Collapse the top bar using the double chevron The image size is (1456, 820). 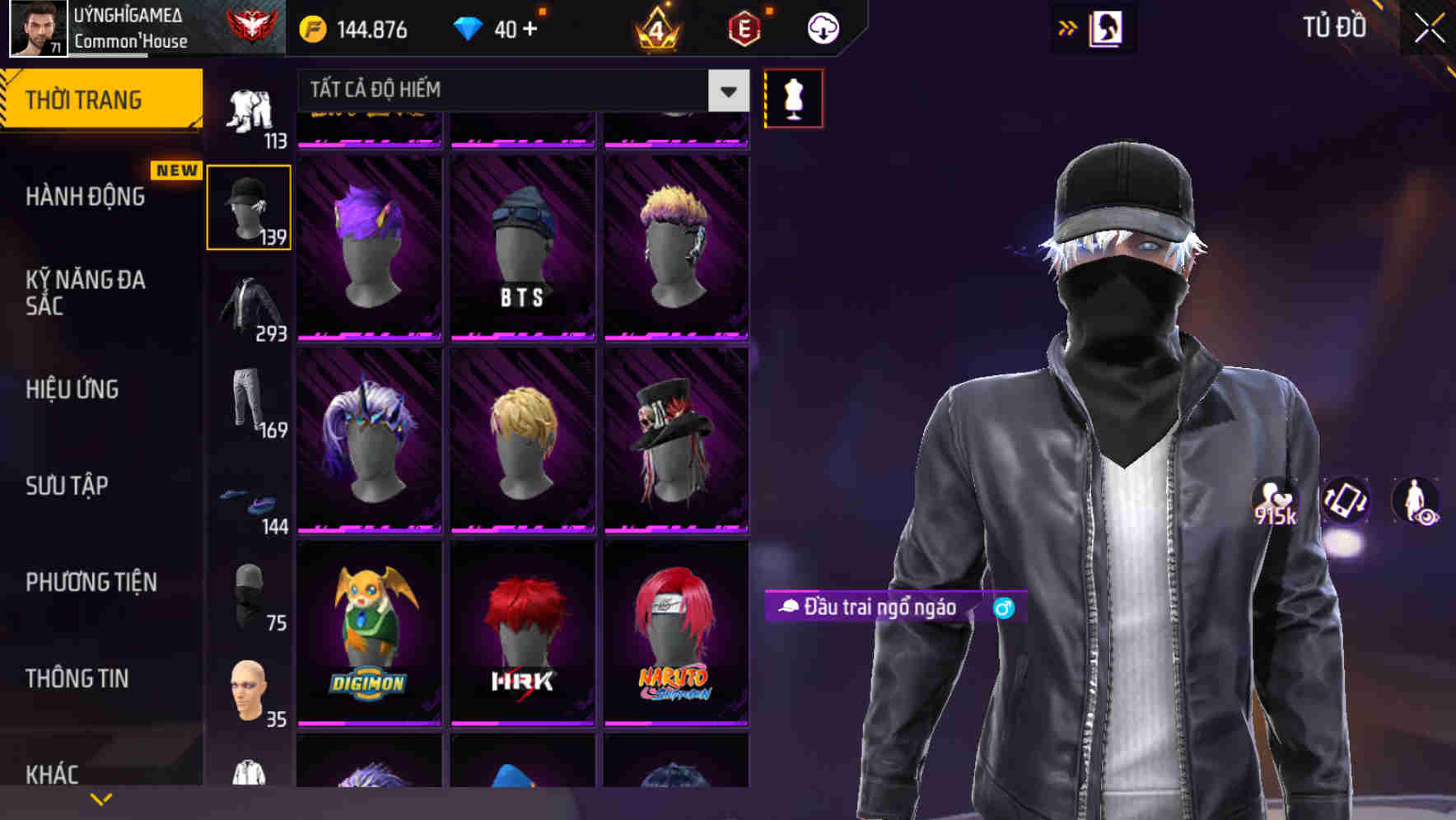[1068, 27]
